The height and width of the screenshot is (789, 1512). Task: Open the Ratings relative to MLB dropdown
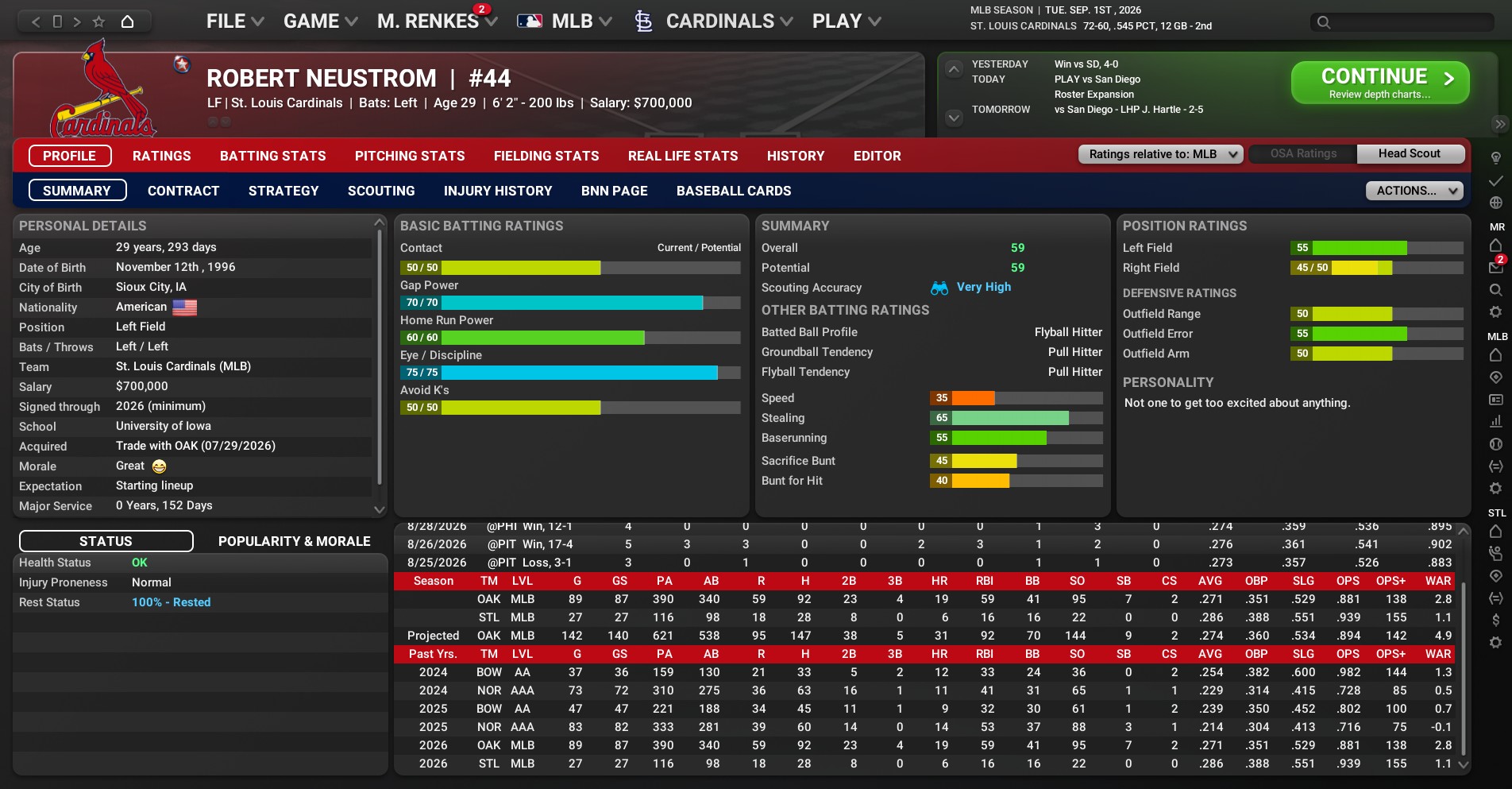coord(1160,154)
